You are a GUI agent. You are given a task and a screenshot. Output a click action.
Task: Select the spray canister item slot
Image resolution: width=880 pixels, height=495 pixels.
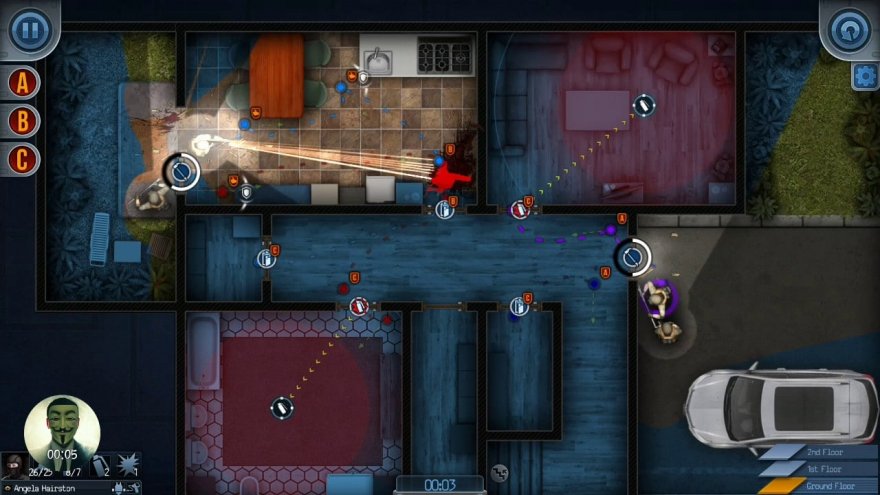(101, 466)
